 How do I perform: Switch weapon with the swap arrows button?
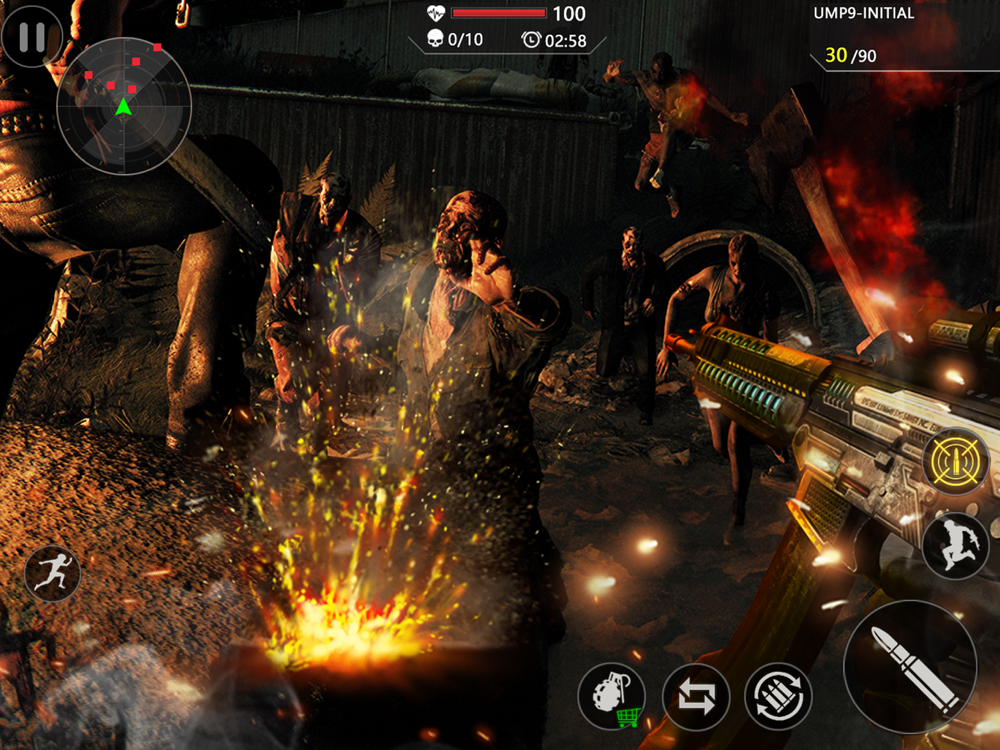click(696, 697)
